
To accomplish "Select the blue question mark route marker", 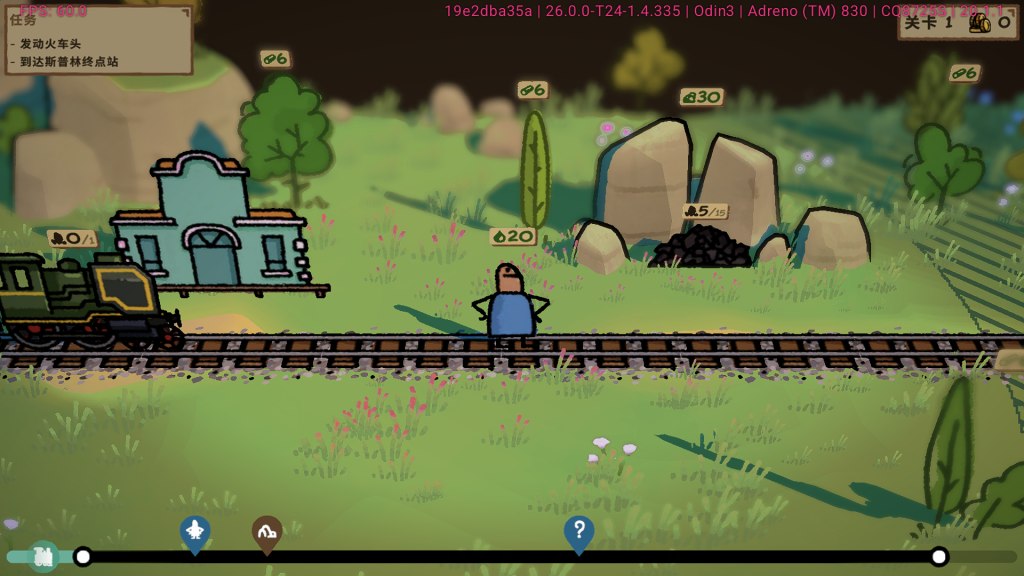I will click(x=578, y=531).
